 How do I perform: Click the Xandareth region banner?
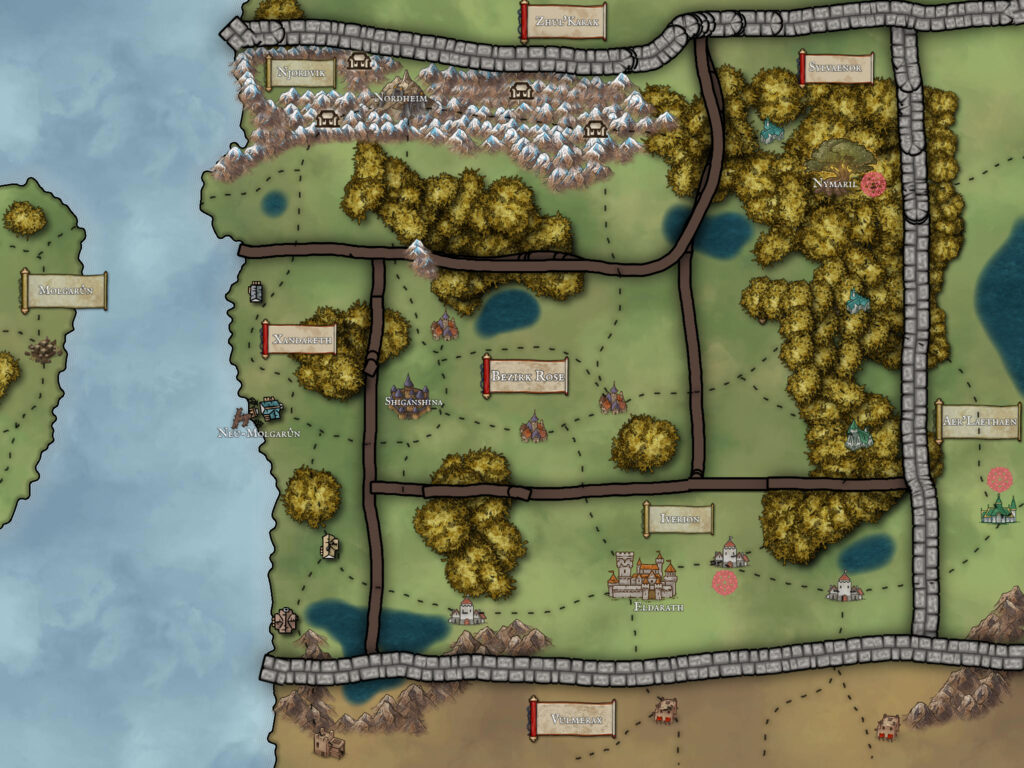point(298,340)
